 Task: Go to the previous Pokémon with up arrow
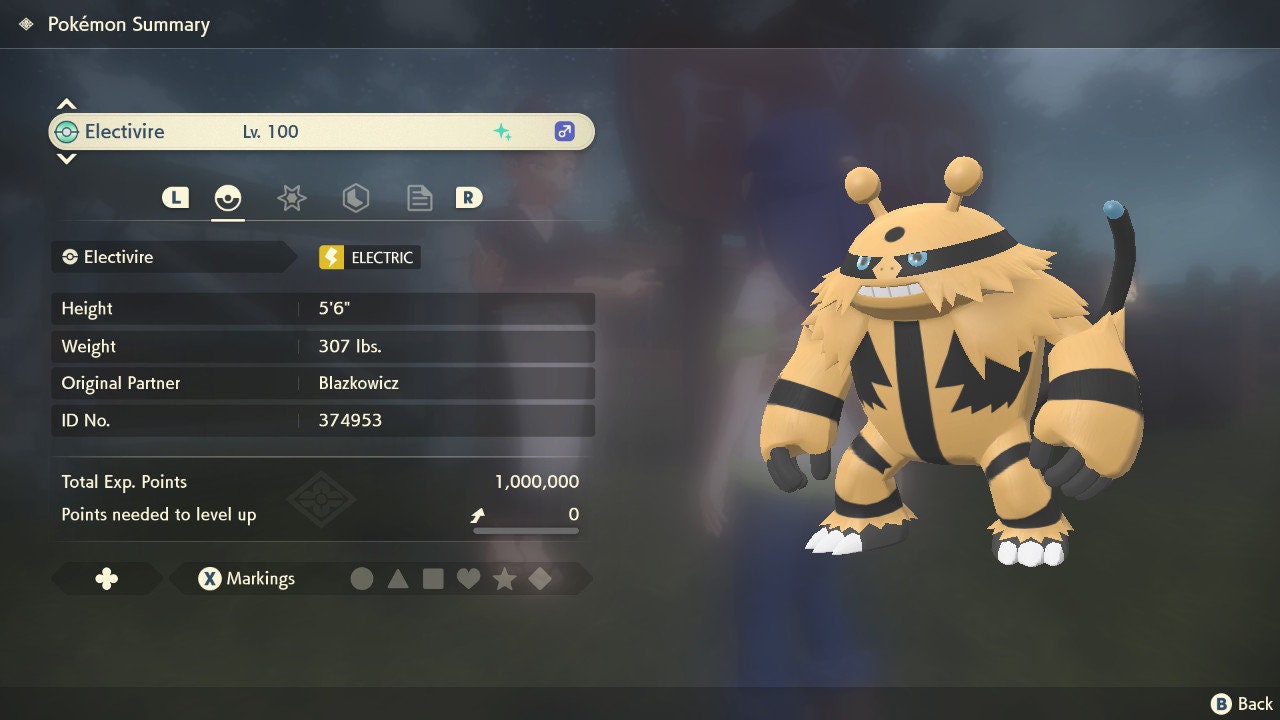[x=66, y=104]
